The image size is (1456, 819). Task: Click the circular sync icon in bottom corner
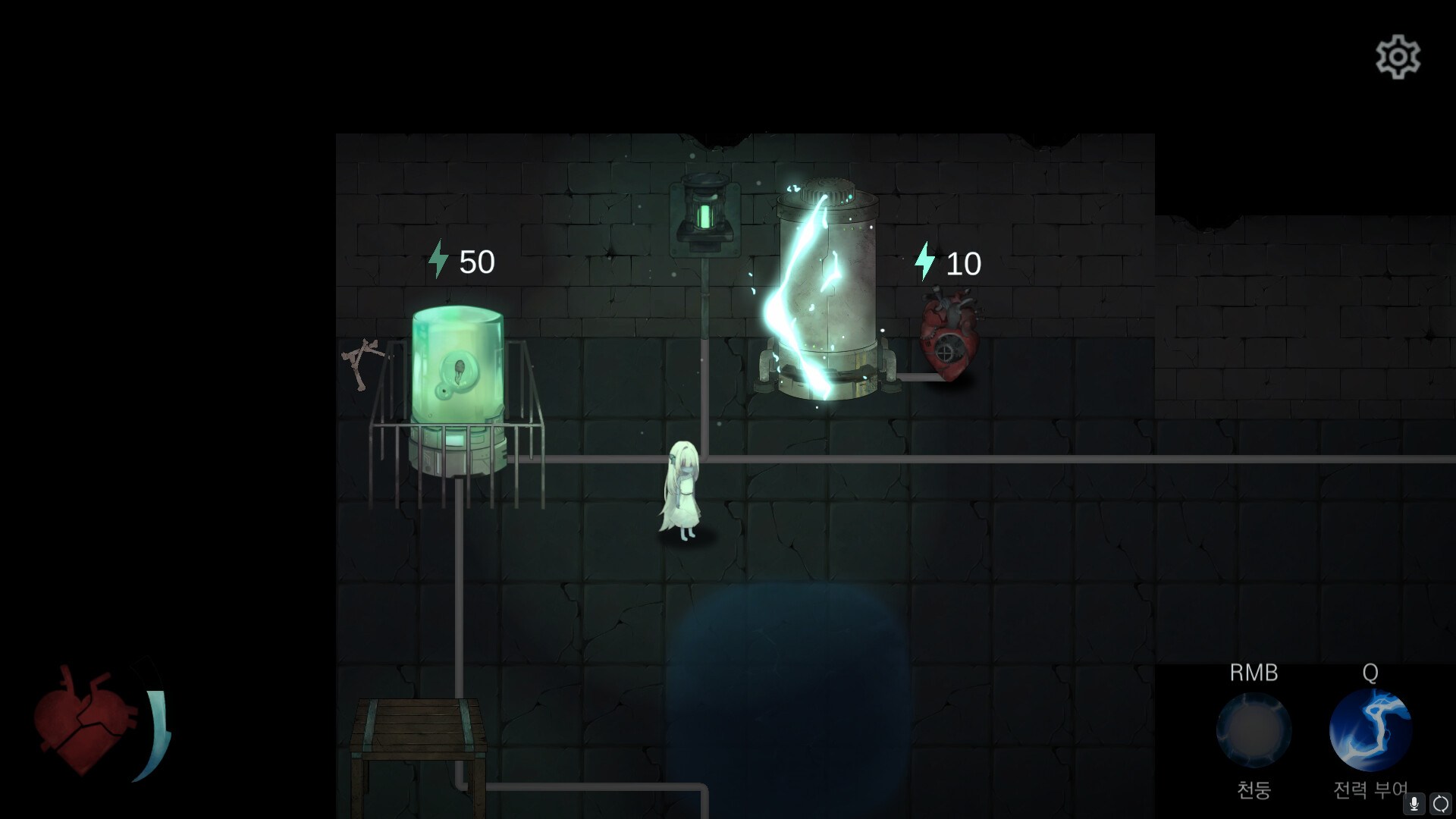click(x=1440, y=802)
